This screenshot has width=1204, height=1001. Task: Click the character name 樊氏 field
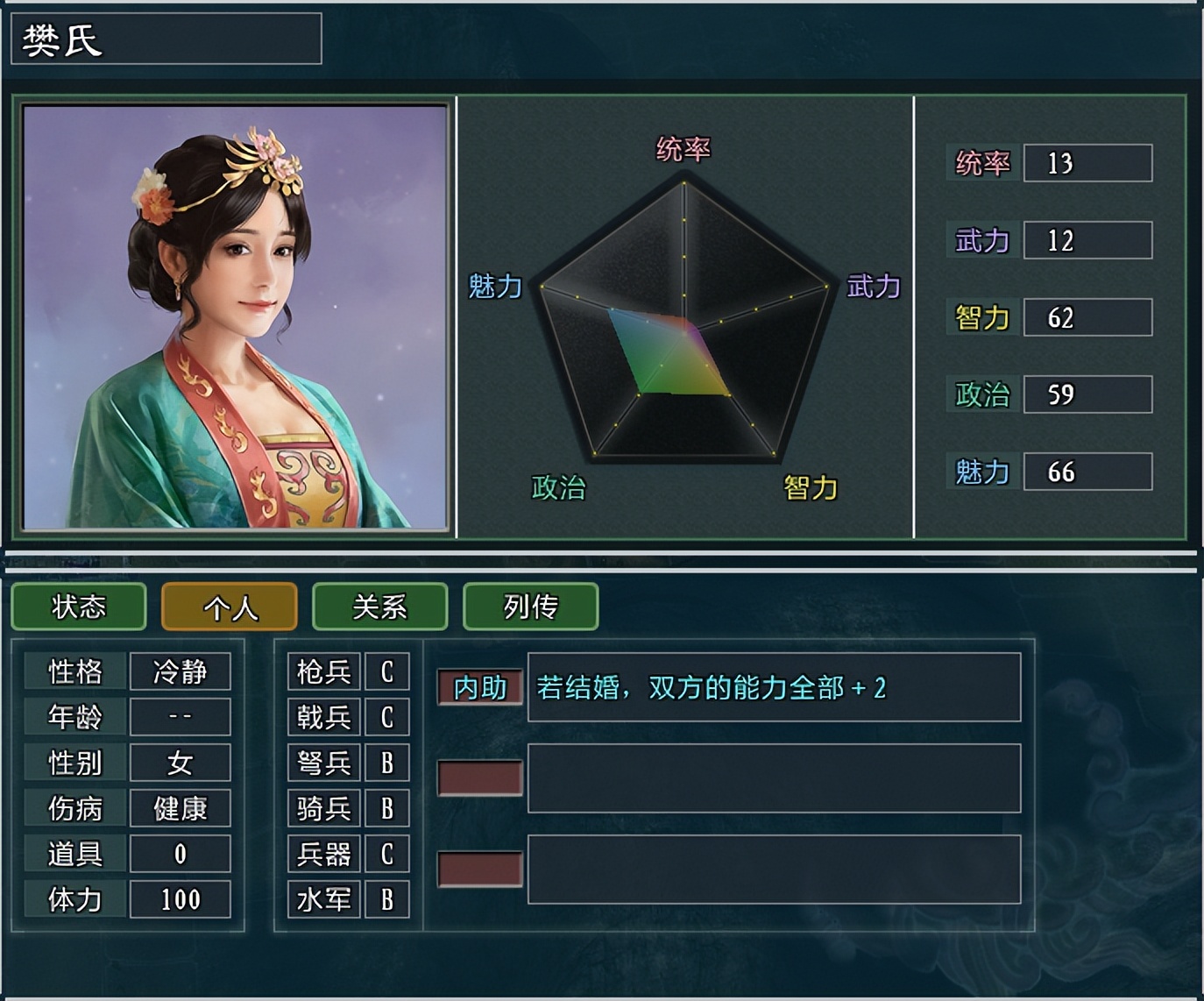point(166,39)
